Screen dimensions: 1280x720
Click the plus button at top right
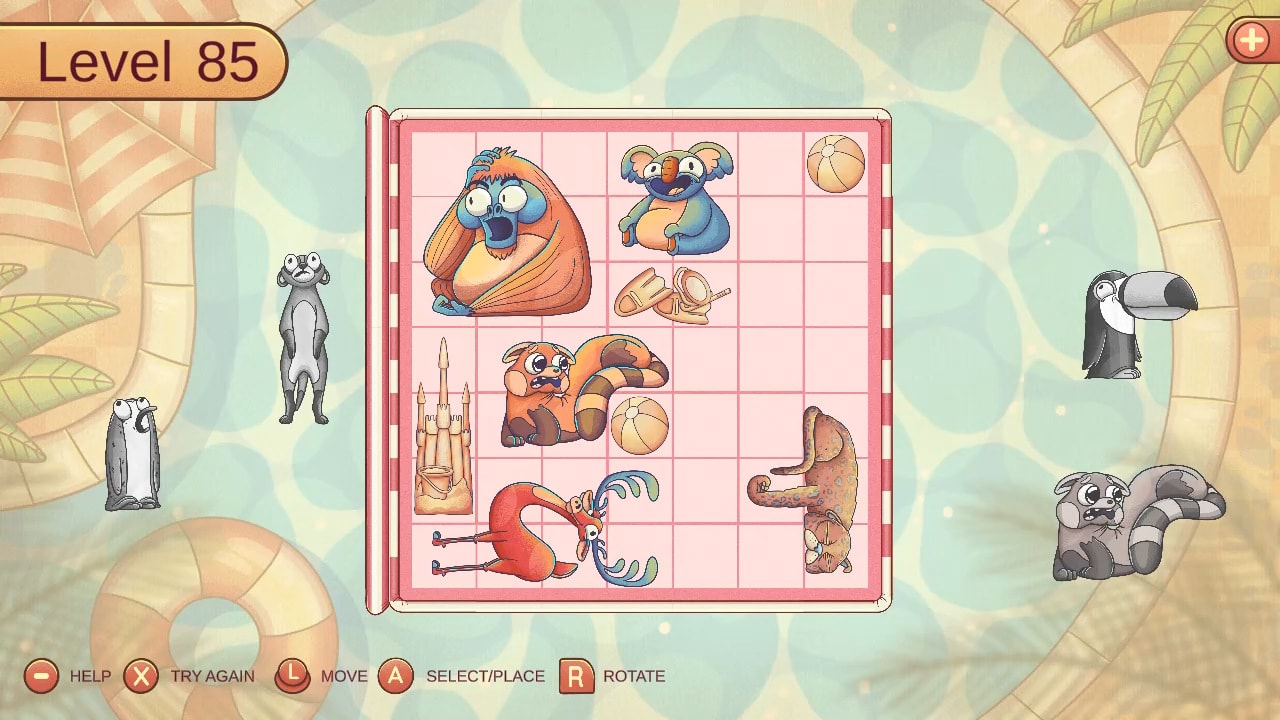pos(1251,42)
